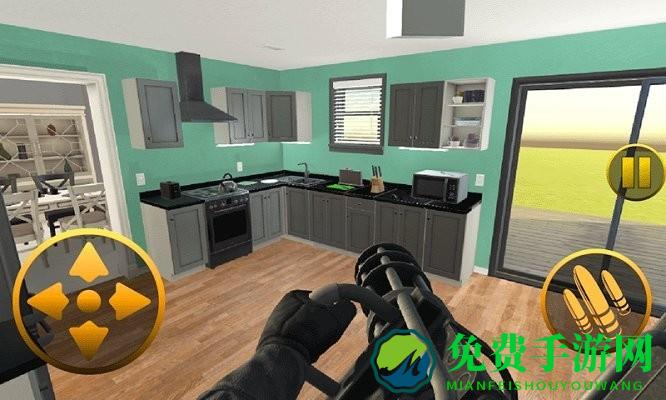The width and height of the screenshot is (666, 400).
Task: Pause the game with the orange pause button
Action: click(635, 172)
